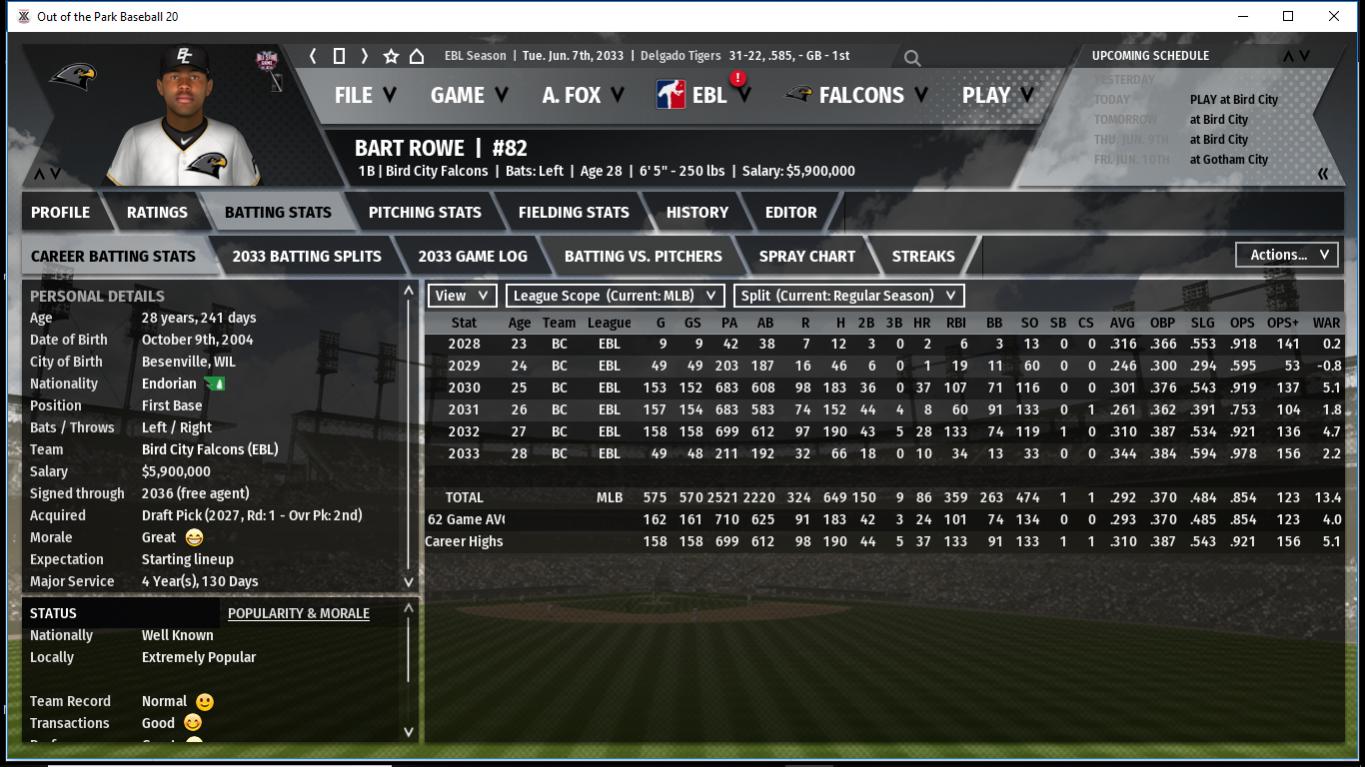Image resolution: width=1365 pixels, height=767 pixels.
Task: Click the search magnifier icon
Action: tap(912, 58)
